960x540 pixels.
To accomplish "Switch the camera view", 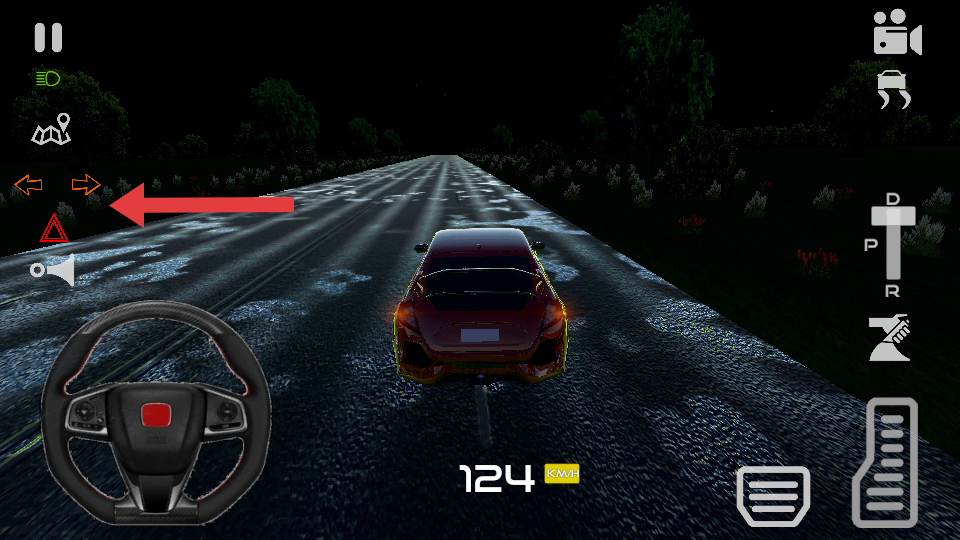I will coord(896,34).
